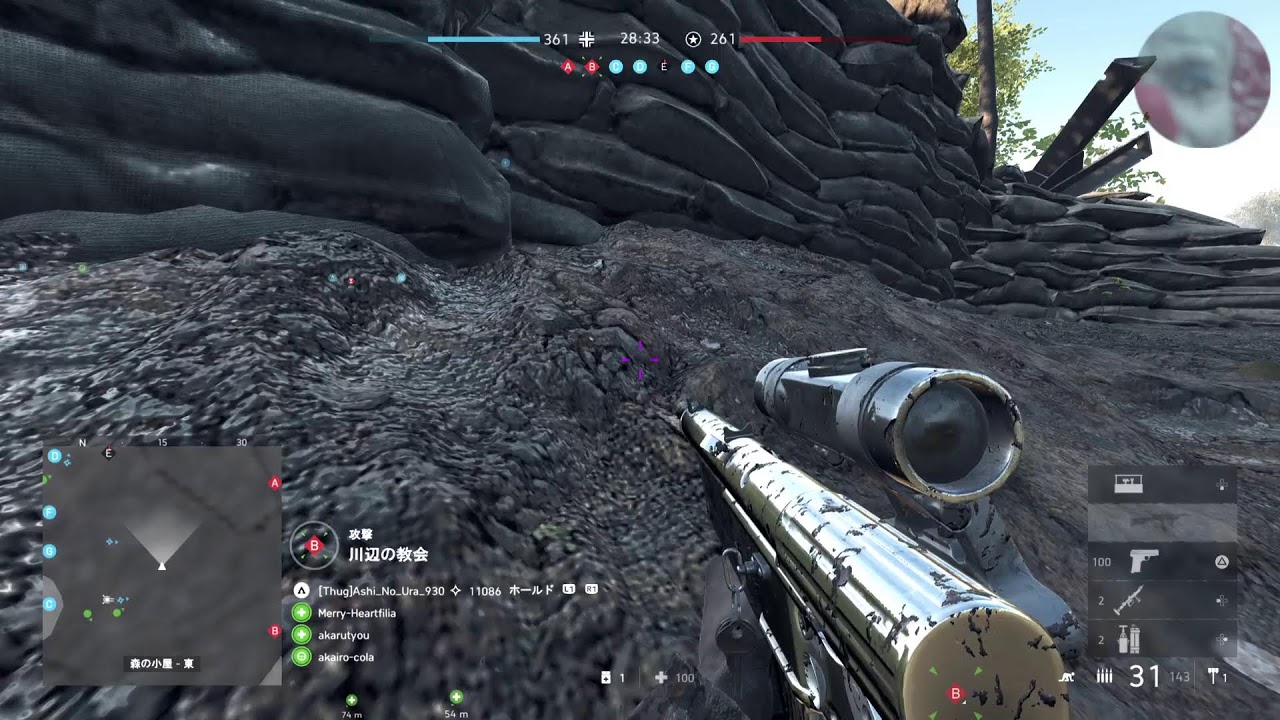The width and height of the screenshot is (1280, 720).
Task: Select the highlighted primary weapon slot
Action: 1162,523
